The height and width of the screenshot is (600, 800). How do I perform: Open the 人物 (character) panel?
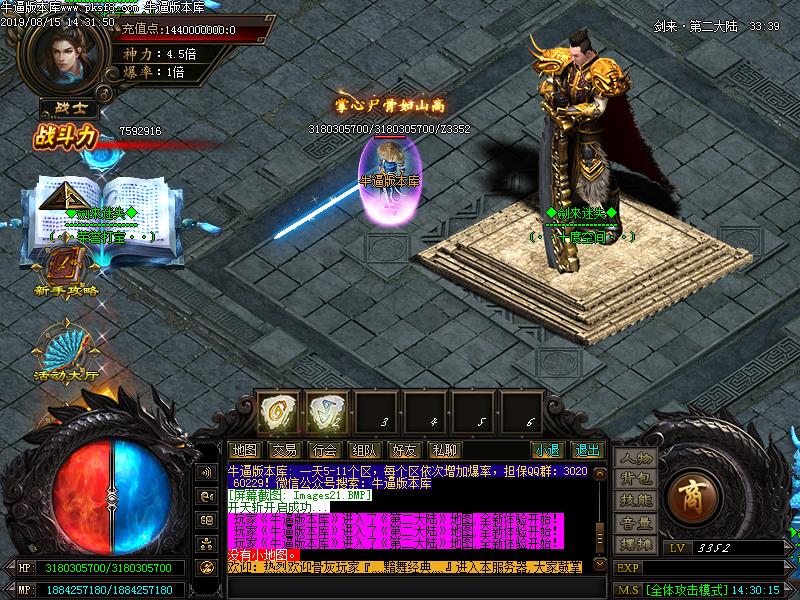pos(635,459)
